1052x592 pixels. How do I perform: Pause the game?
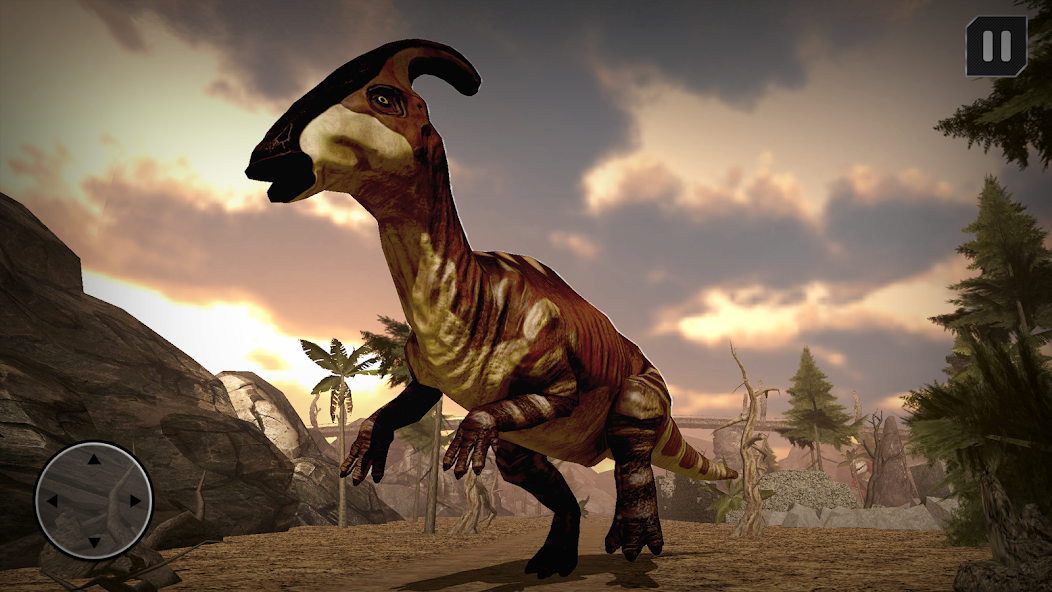point(996,46)
